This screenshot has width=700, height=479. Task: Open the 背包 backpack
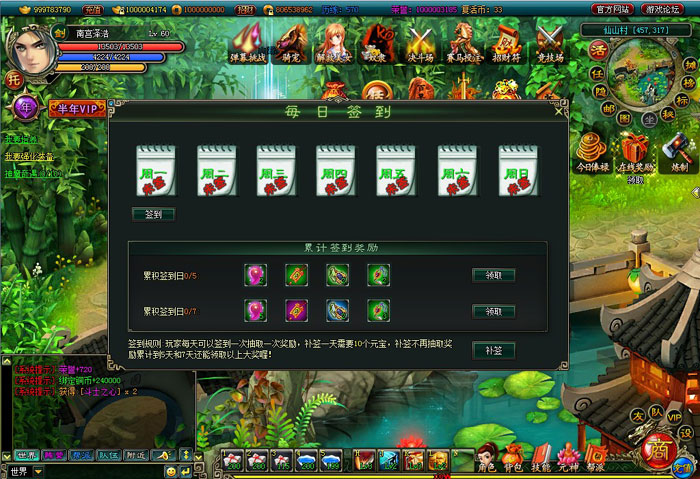(515, 458)
